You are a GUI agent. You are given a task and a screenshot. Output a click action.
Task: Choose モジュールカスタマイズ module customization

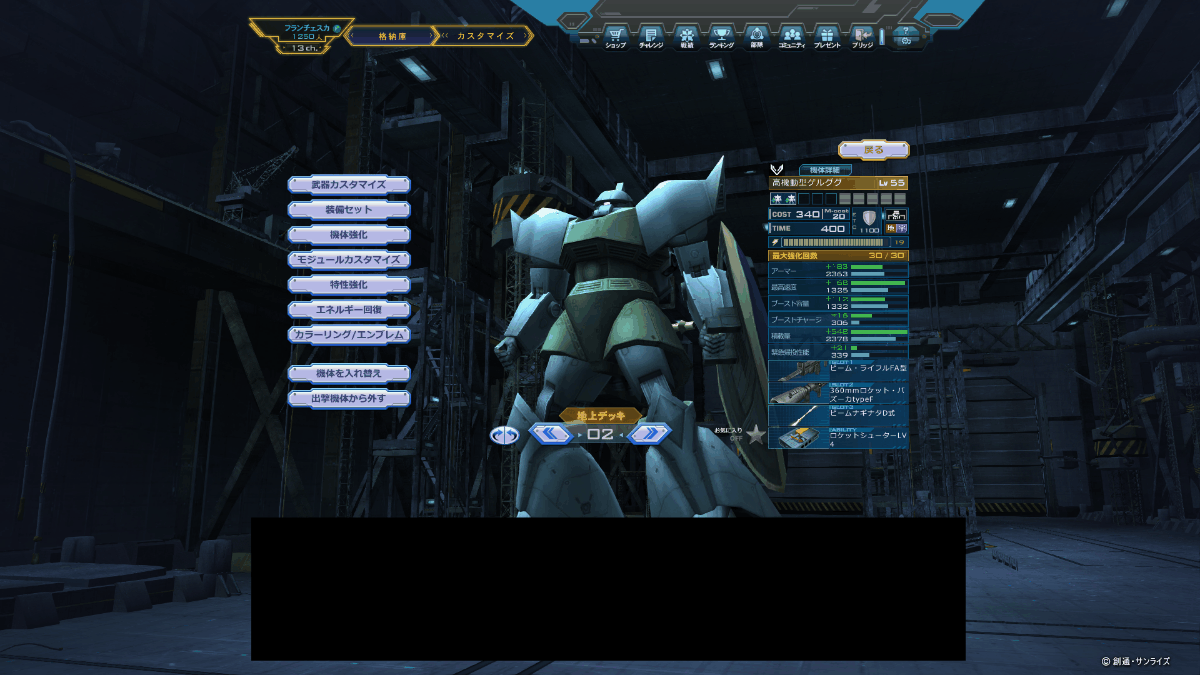349,259
